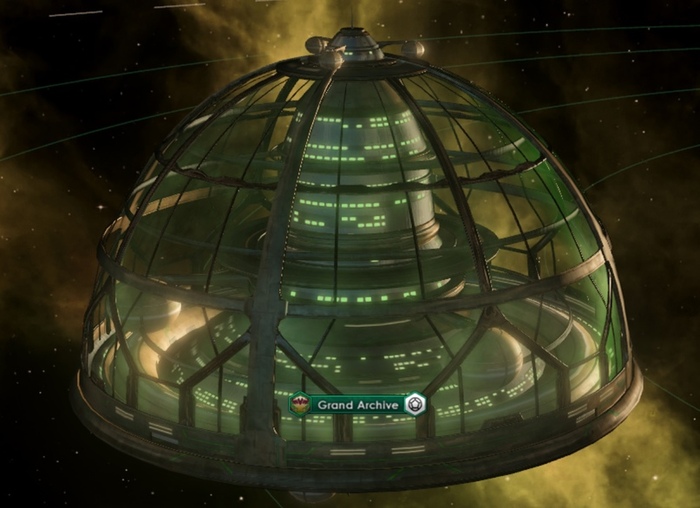The width and height of the screenshot is (700, 508).
Task: Click the empire flag emblem beside Grand Archive
Action: (299, 405)
